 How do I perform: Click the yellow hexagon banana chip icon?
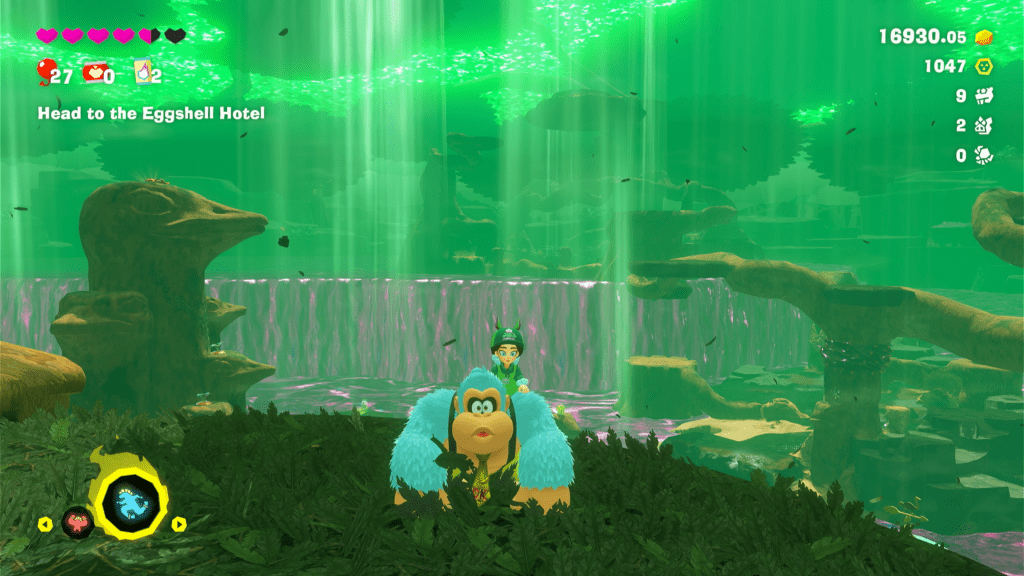point(984,66)
